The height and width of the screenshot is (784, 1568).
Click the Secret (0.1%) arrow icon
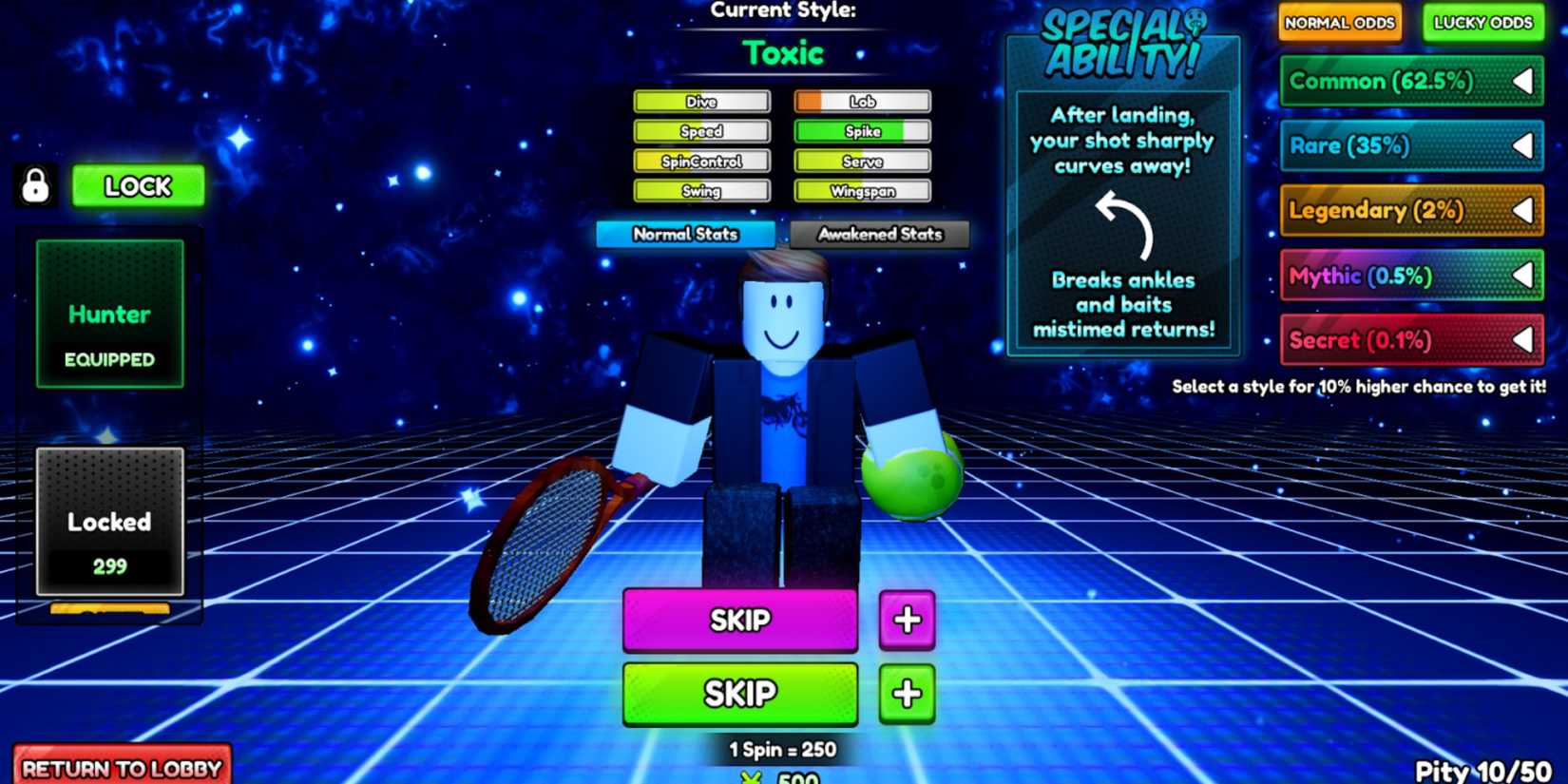pyautogui.click(x=1522, y=340)
